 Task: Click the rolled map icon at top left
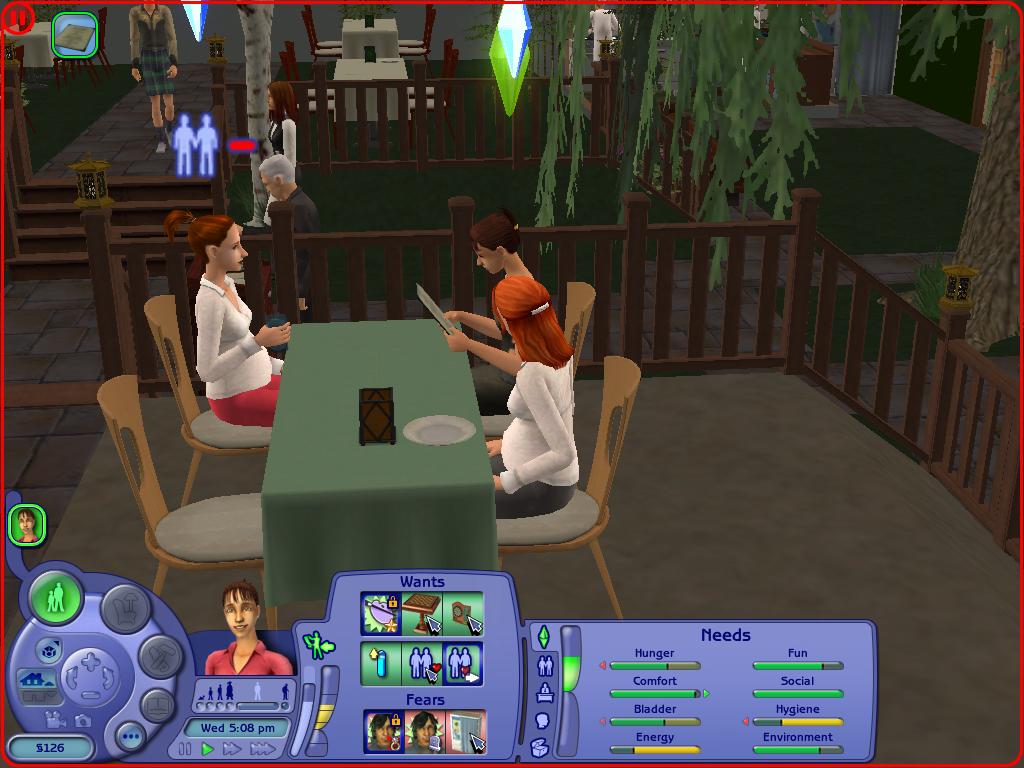pyautogui.click(x=75, y=35)
